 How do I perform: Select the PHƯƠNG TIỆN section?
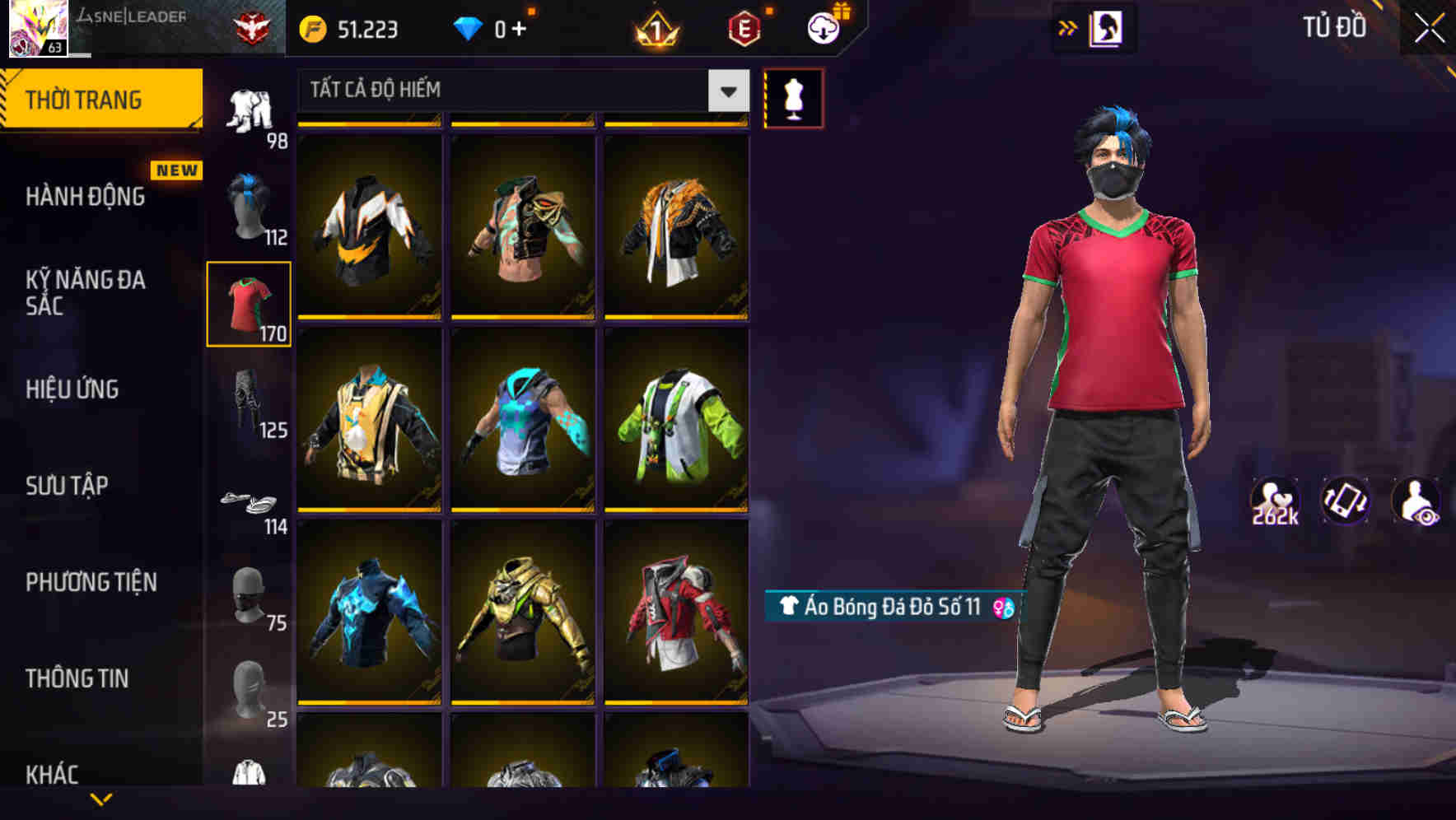tap(91, 582)
